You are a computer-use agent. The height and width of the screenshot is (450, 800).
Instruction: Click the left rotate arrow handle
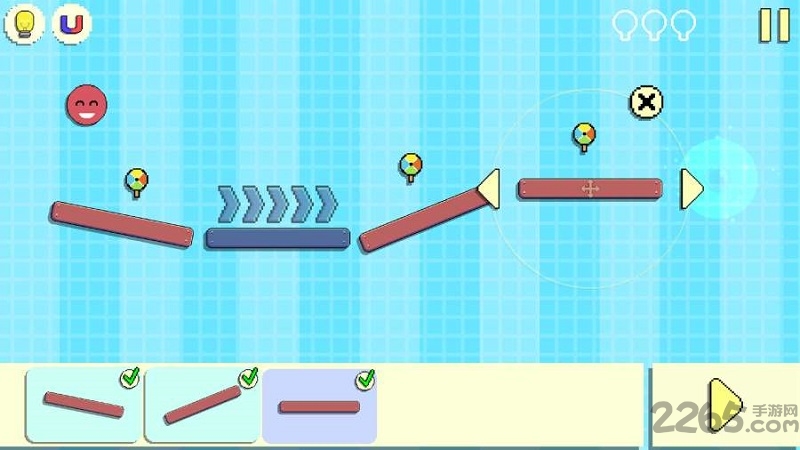488,188
